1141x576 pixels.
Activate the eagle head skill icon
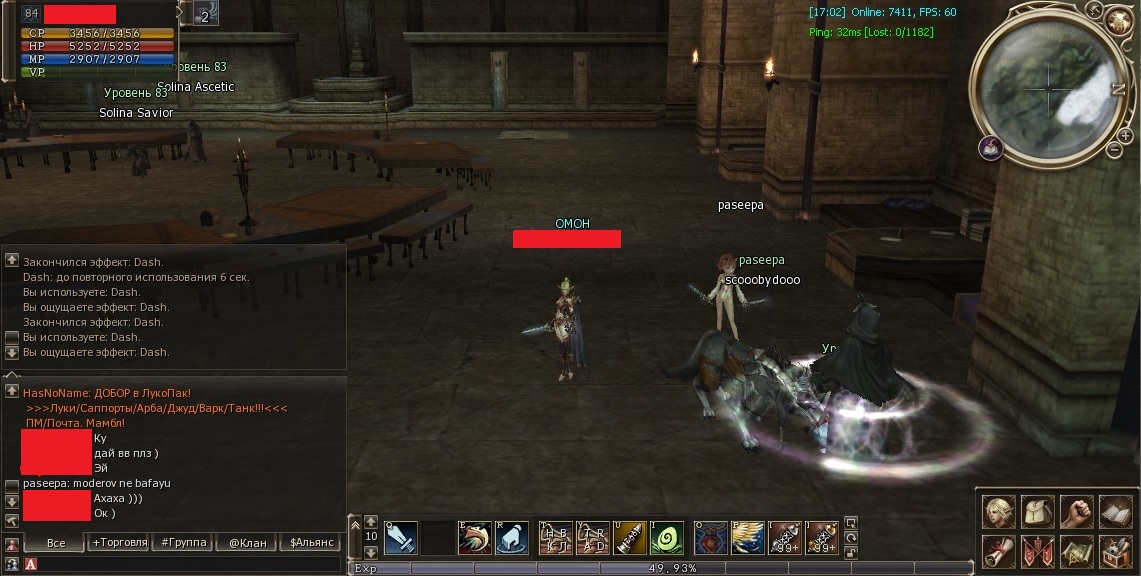[x=474, y=539]
